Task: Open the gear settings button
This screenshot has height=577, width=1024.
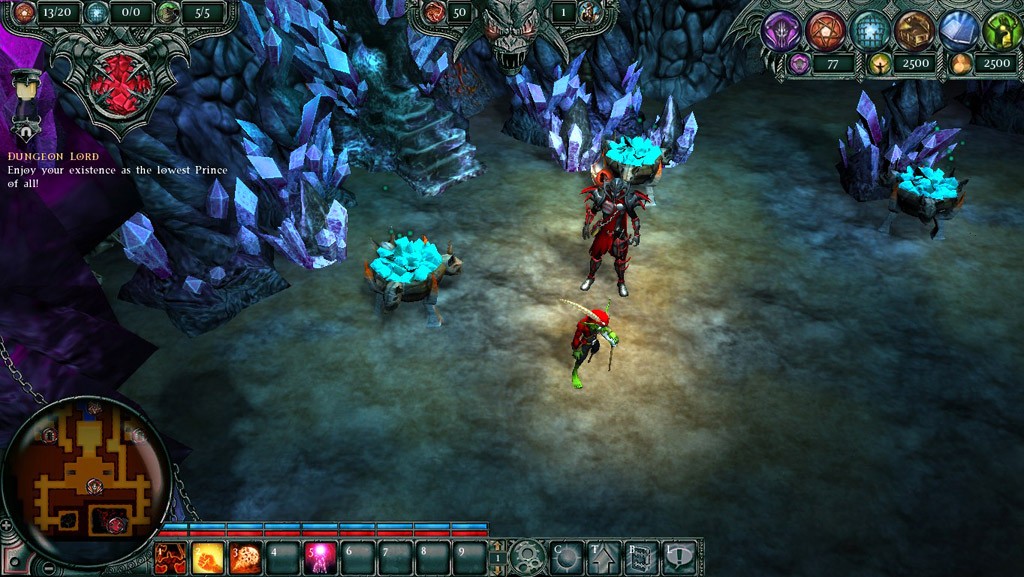Action: point(526,557)
